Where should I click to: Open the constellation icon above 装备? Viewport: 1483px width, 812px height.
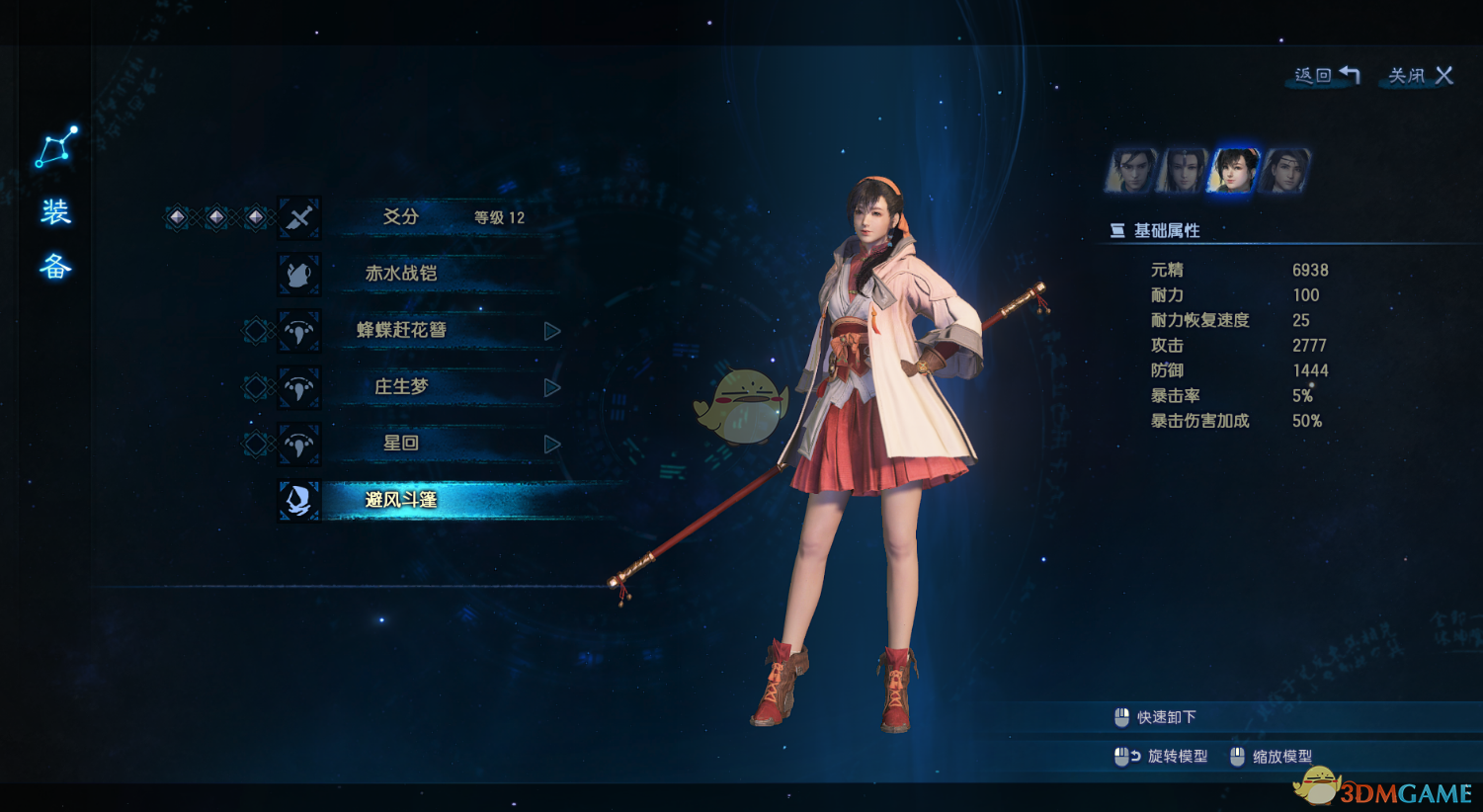[56, 147]
